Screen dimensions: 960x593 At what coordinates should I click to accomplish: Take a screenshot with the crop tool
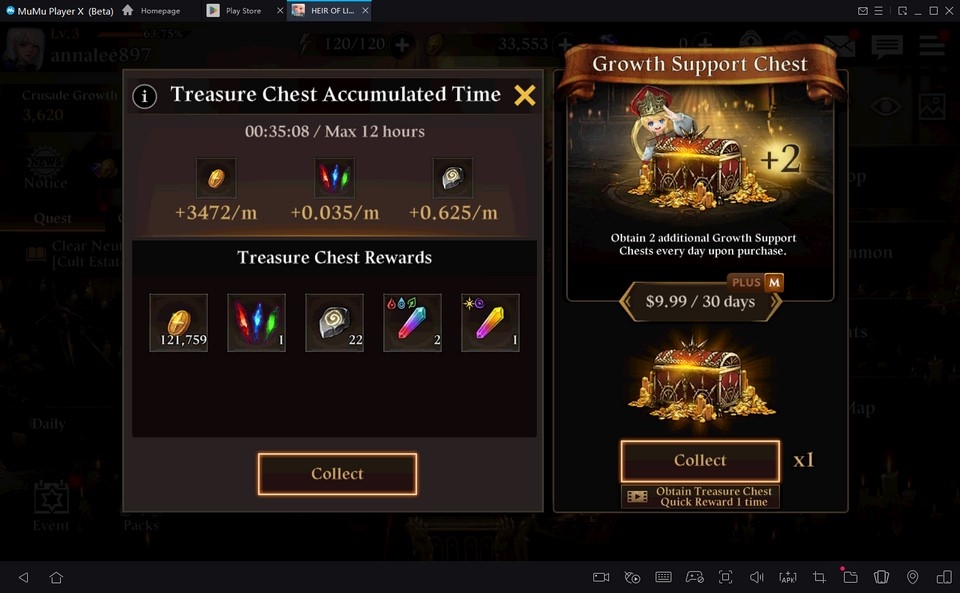click(x=819, y=577)
